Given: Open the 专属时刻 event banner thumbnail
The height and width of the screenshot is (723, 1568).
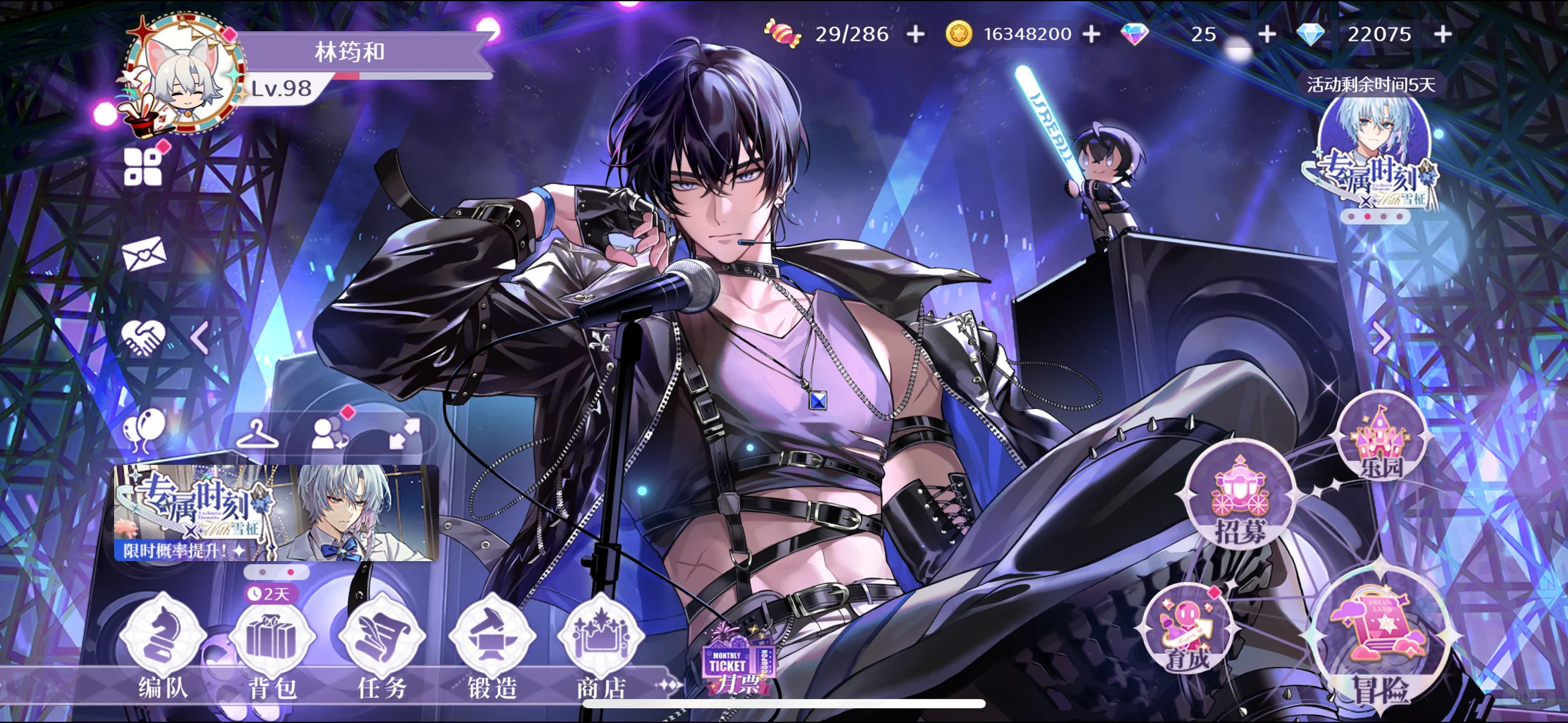Looking at the screenshot, I should tap(276, 513).
